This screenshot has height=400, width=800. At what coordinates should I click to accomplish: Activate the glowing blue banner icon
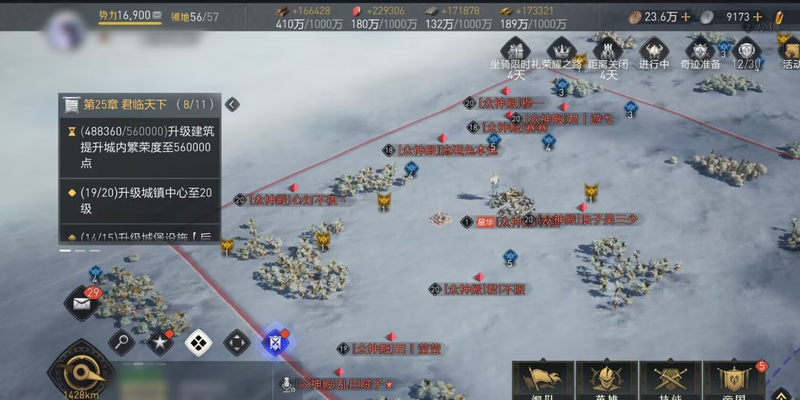pos(274,343)
